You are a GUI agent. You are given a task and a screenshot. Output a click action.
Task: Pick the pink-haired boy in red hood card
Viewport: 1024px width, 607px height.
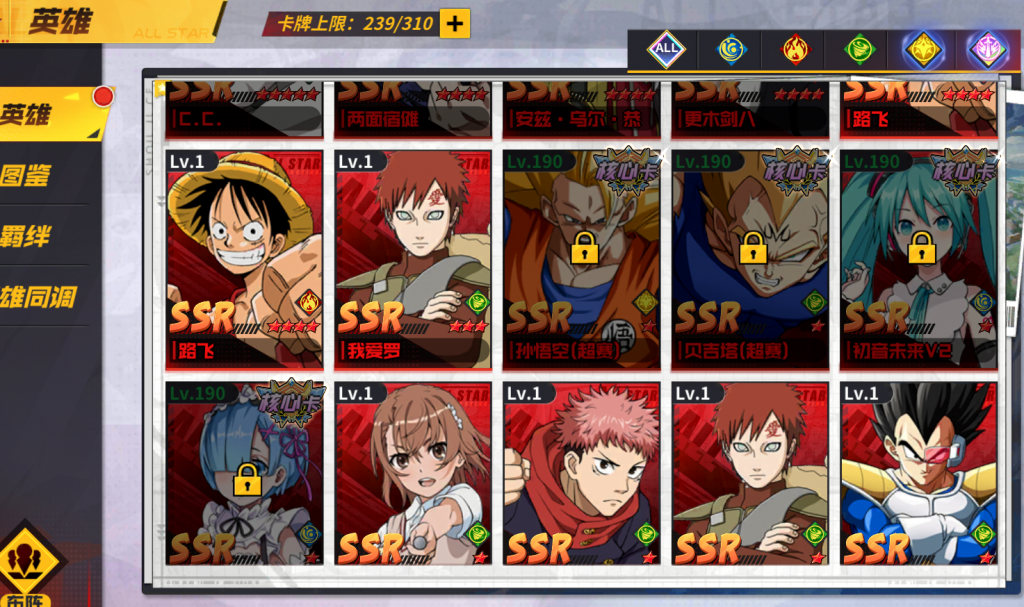582,474
